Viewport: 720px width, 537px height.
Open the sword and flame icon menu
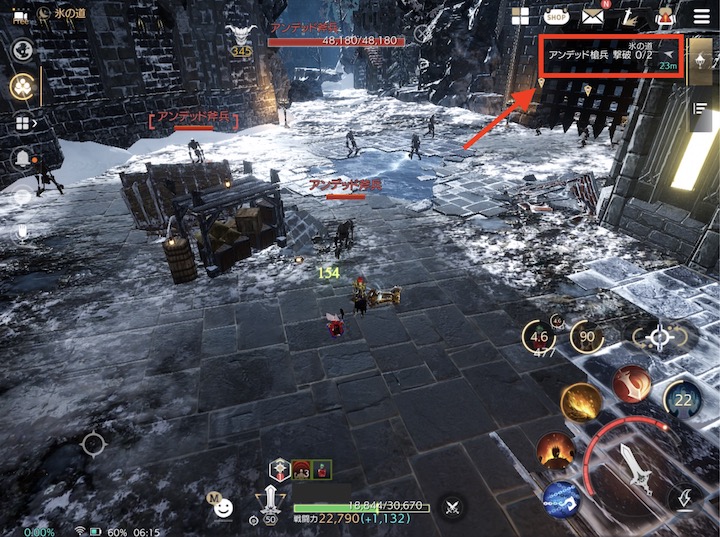point(629,16)
